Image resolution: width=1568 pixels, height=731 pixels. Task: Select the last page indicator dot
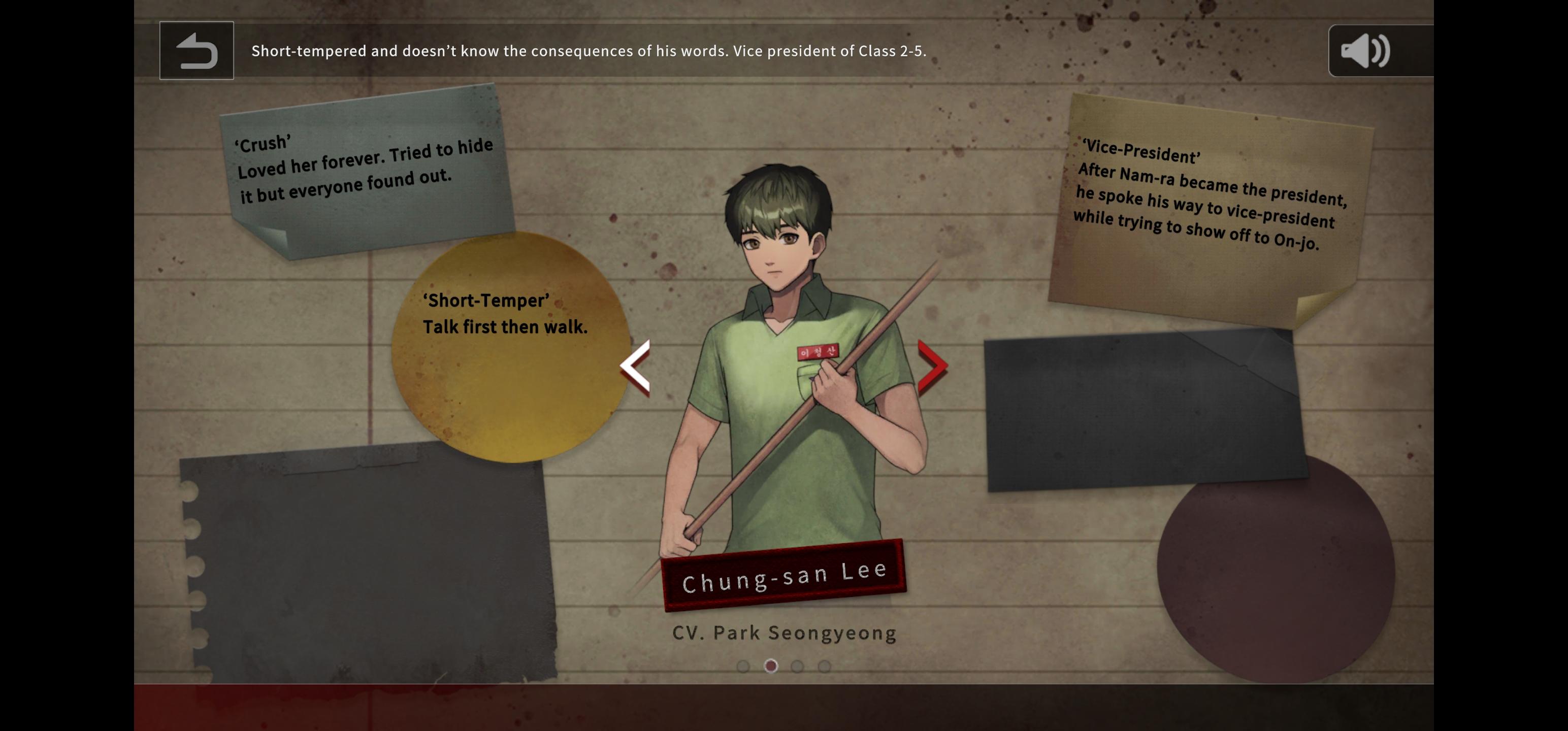pos(825,667)
